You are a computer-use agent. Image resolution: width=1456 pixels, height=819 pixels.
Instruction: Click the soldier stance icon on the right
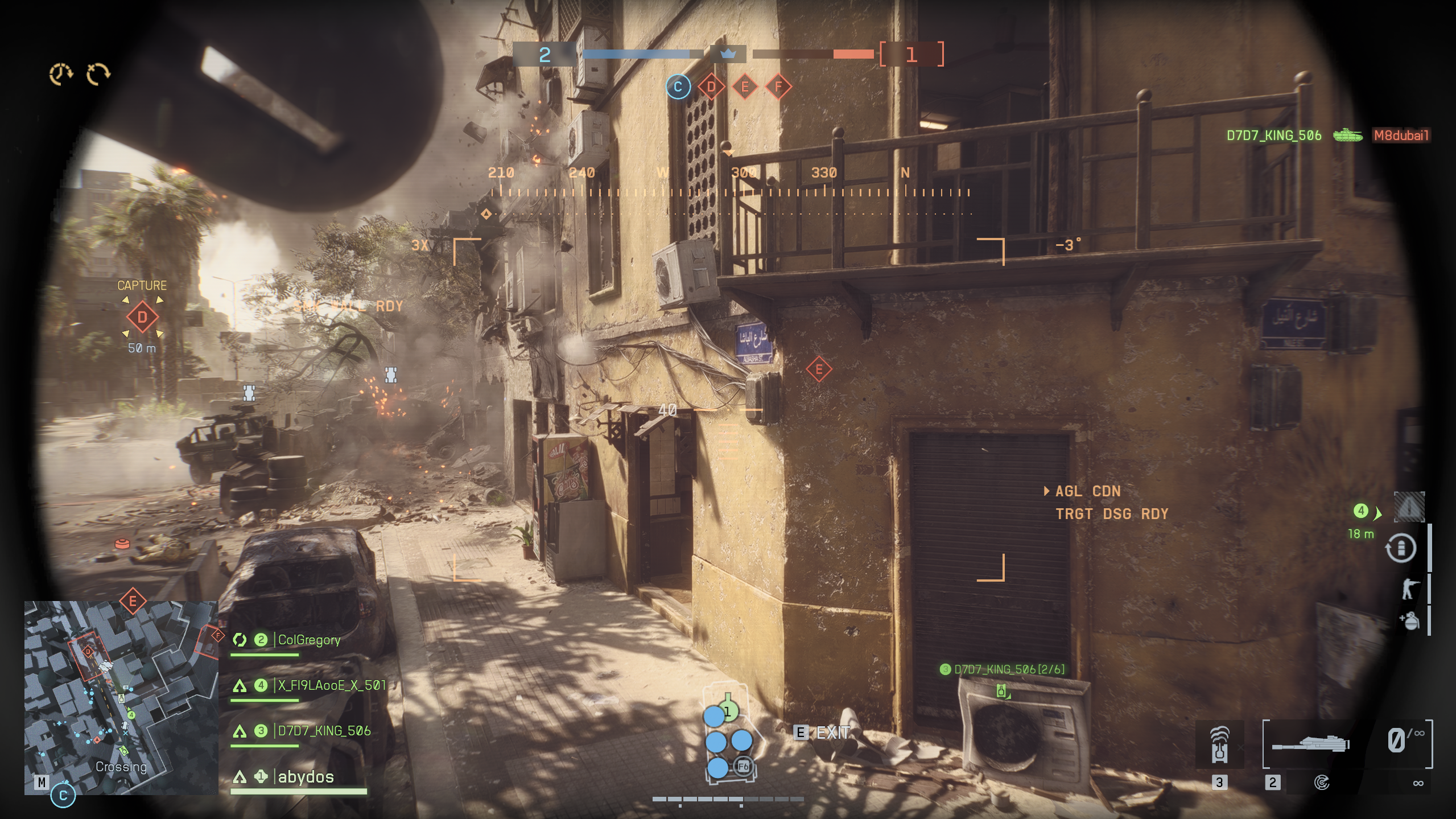pyautogui.click(x=1409, y=588)
